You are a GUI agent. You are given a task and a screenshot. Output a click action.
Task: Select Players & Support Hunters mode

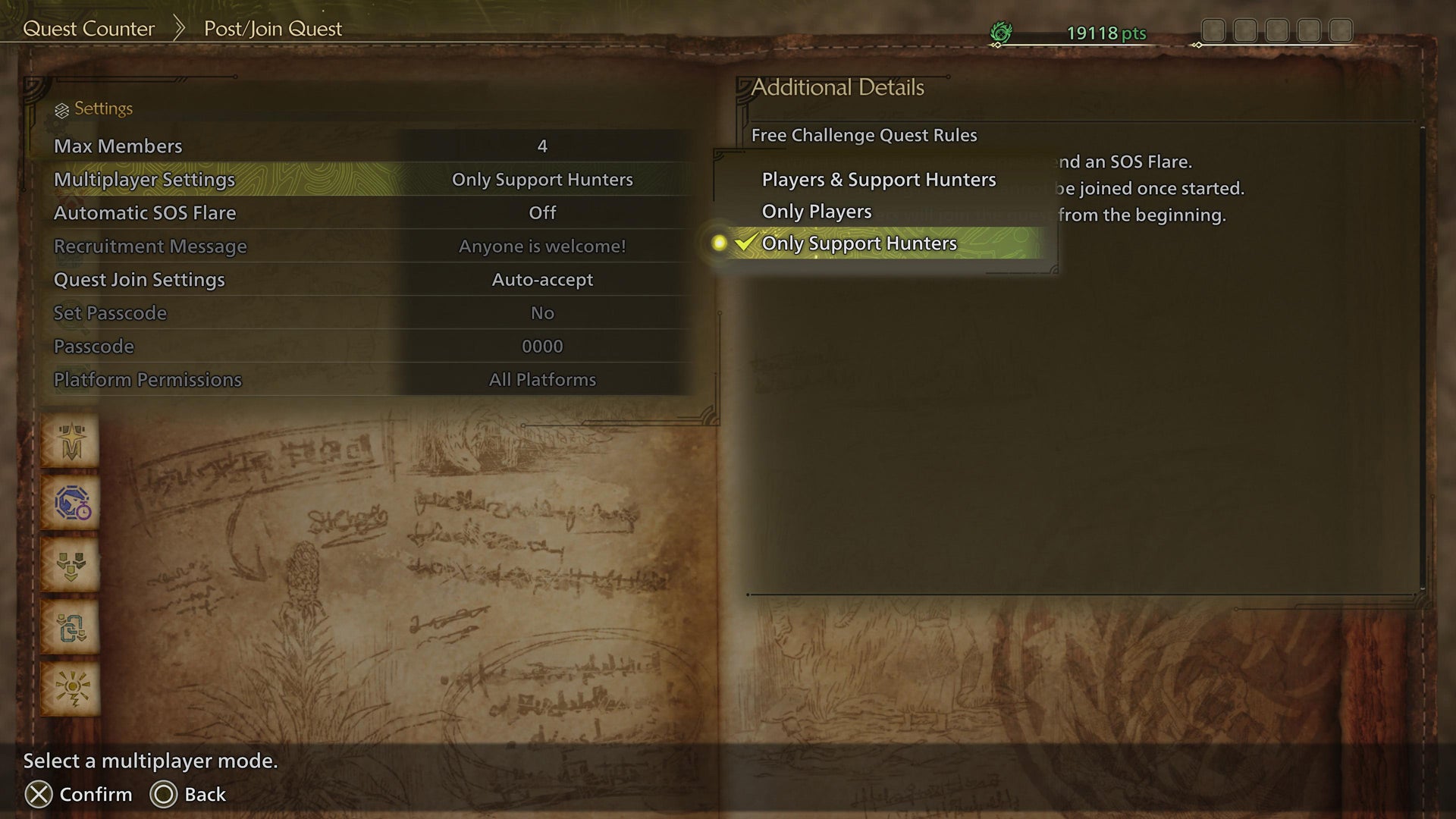click(x=878, y=180)
